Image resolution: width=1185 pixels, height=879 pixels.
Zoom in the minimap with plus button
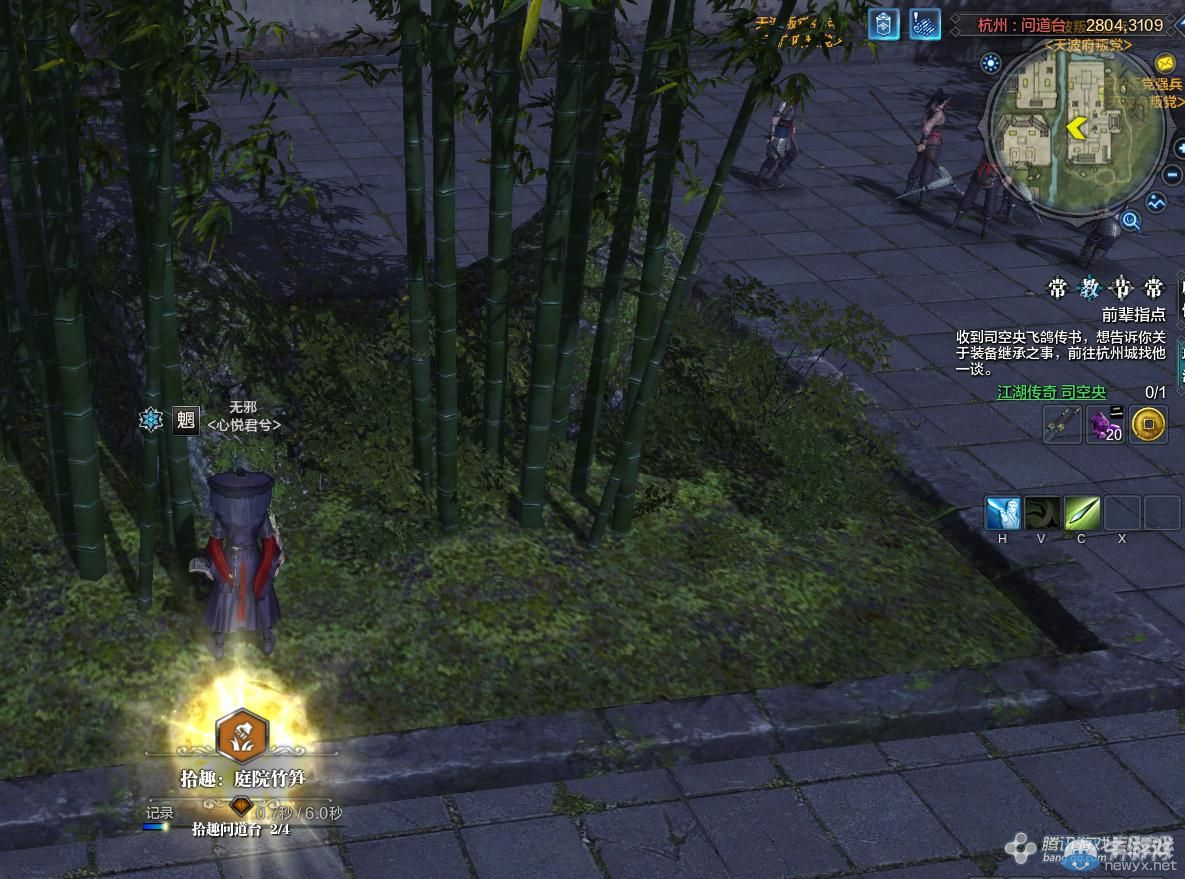(1178, 148)
